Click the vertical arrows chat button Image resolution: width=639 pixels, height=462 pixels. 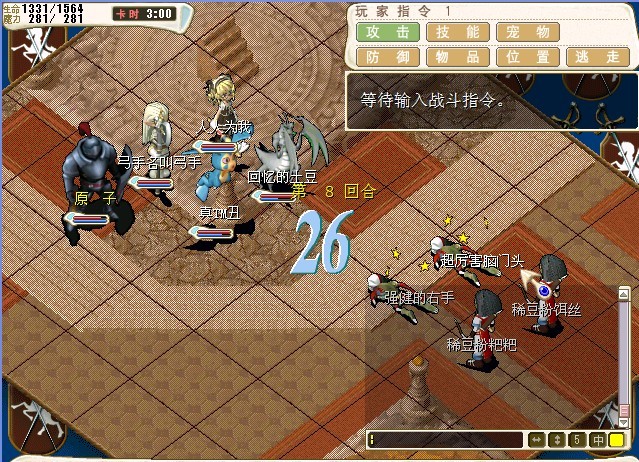tap(556, 439)
